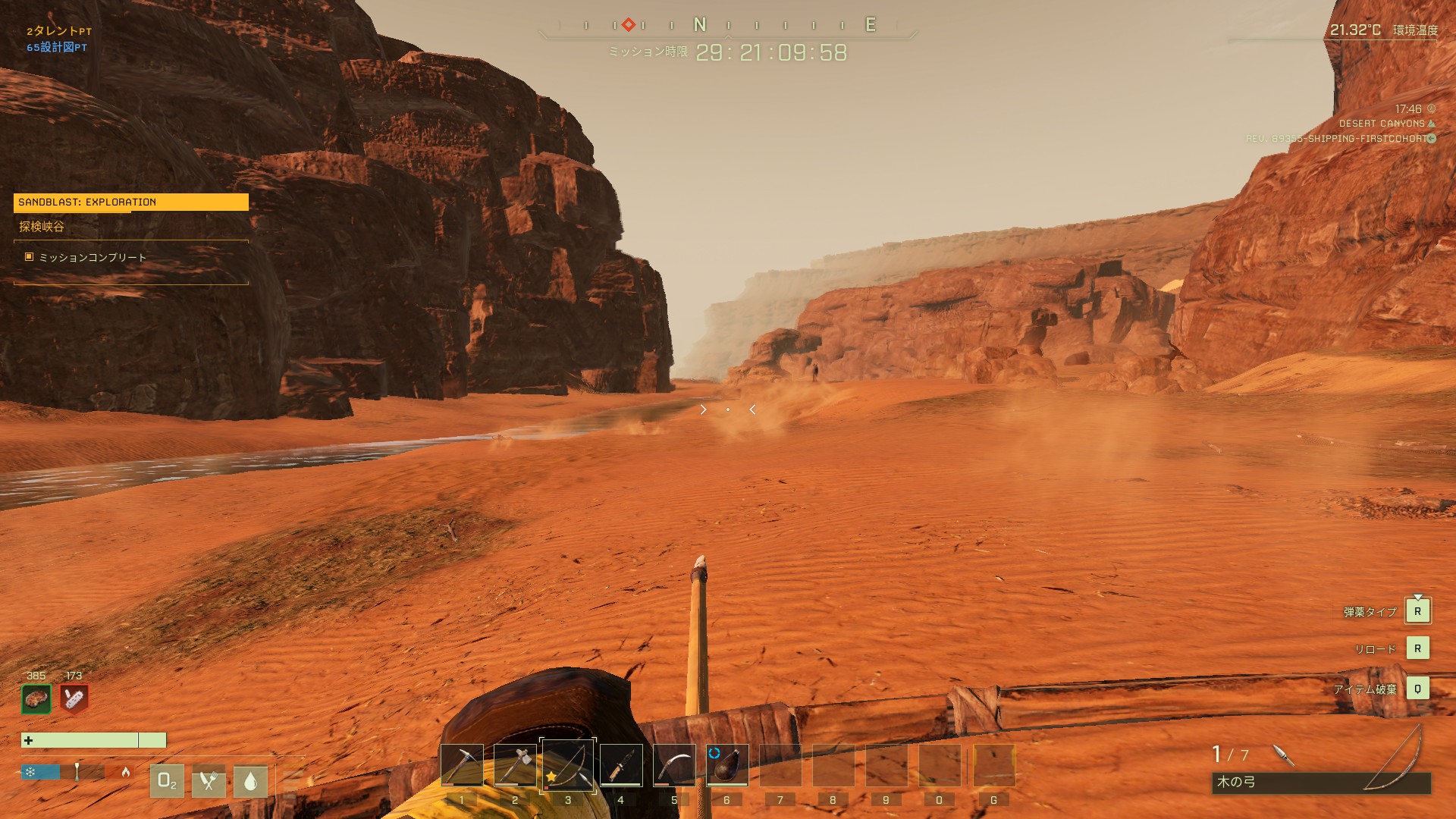This screenshot has height=819, width=1456.
Task: Inspect the red bacteria debuff icon
Action: pyautogui.click(x=74, y=699)
